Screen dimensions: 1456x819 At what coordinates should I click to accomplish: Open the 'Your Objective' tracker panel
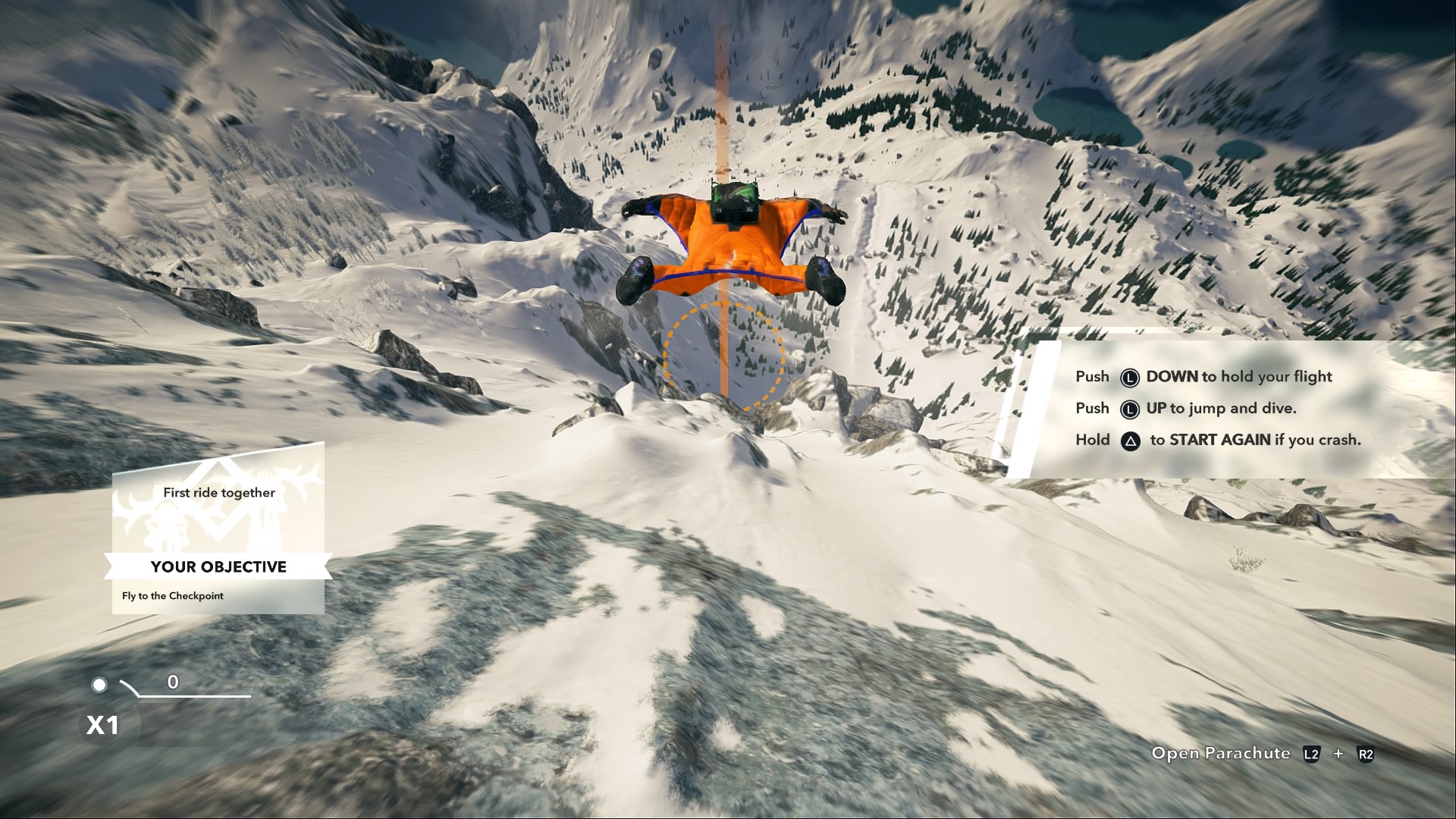click(x=218, y=566)
